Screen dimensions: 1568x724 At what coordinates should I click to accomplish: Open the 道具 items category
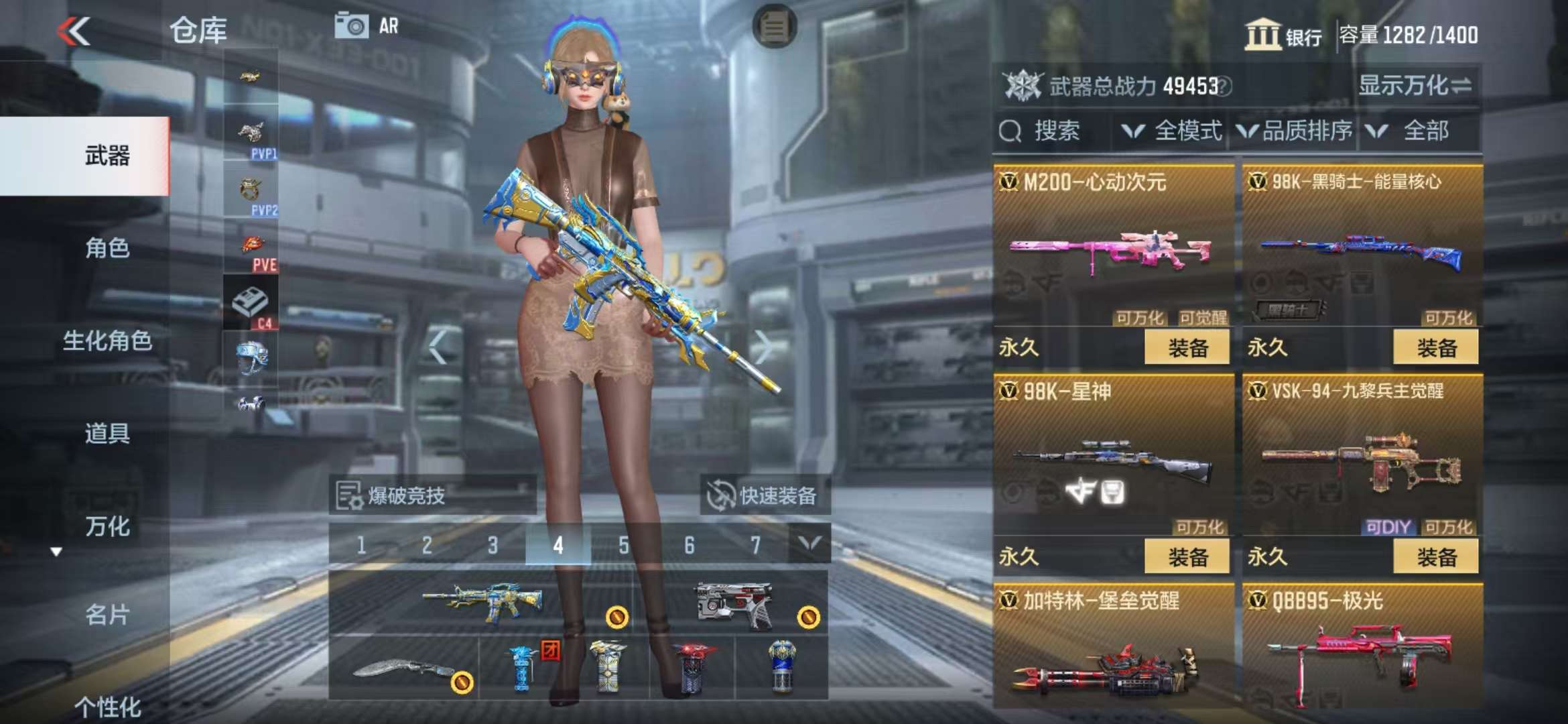(x=107, y=433)
